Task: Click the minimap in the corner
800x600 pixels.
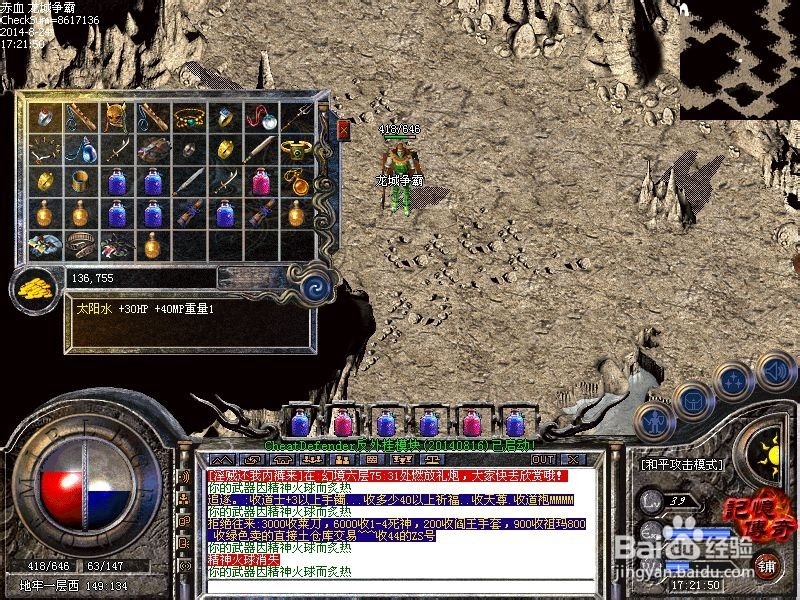Action: 739,60
